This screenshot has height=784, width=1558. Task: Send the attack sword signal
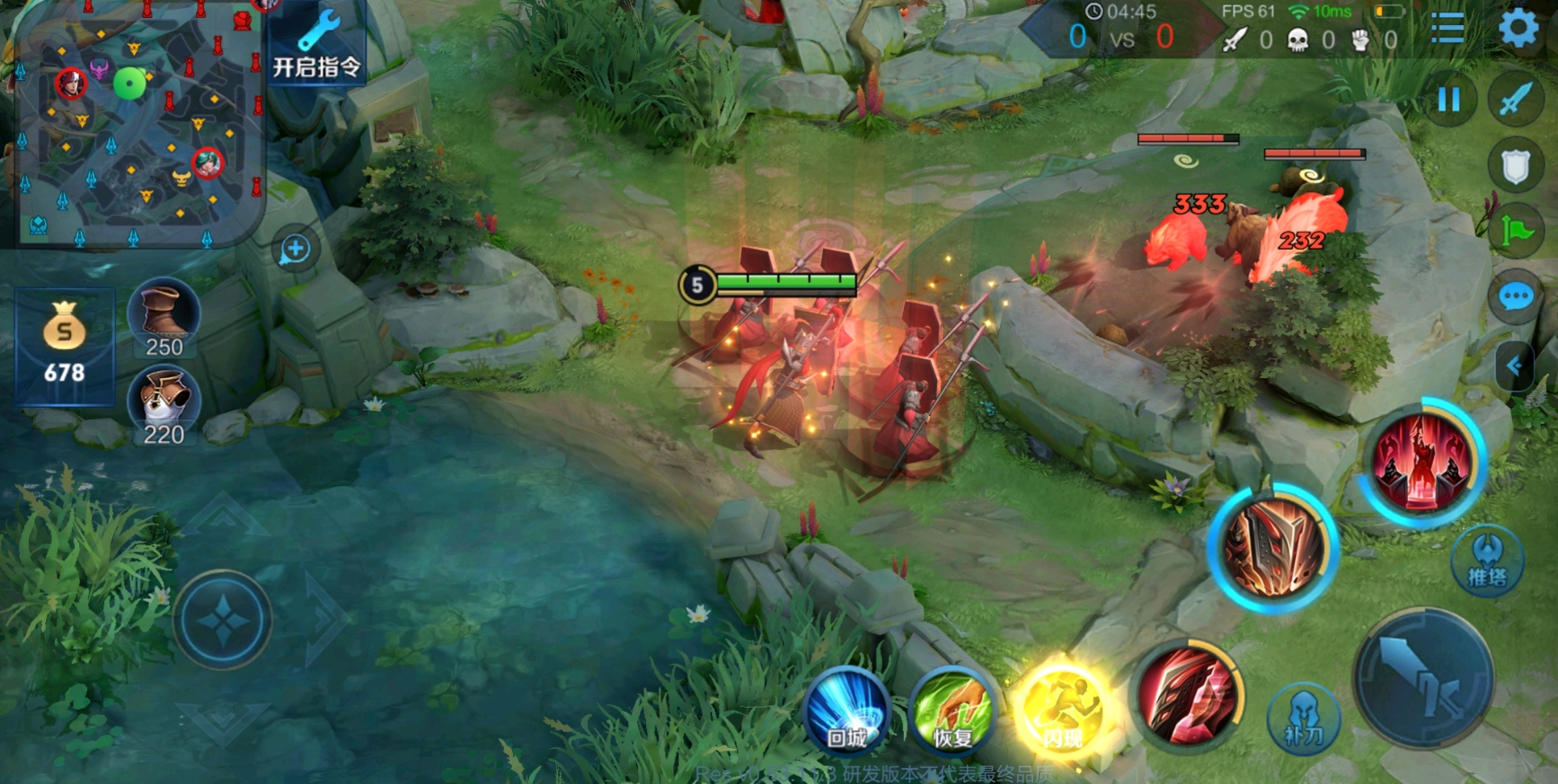pos(1515,99)
